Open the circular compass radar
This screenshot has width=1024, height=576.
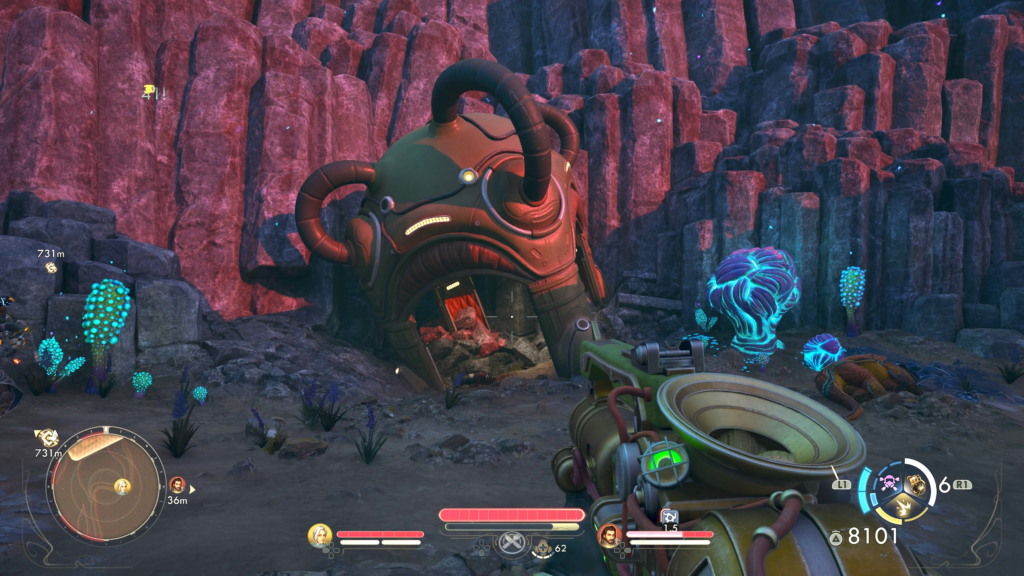coord(106,487)
